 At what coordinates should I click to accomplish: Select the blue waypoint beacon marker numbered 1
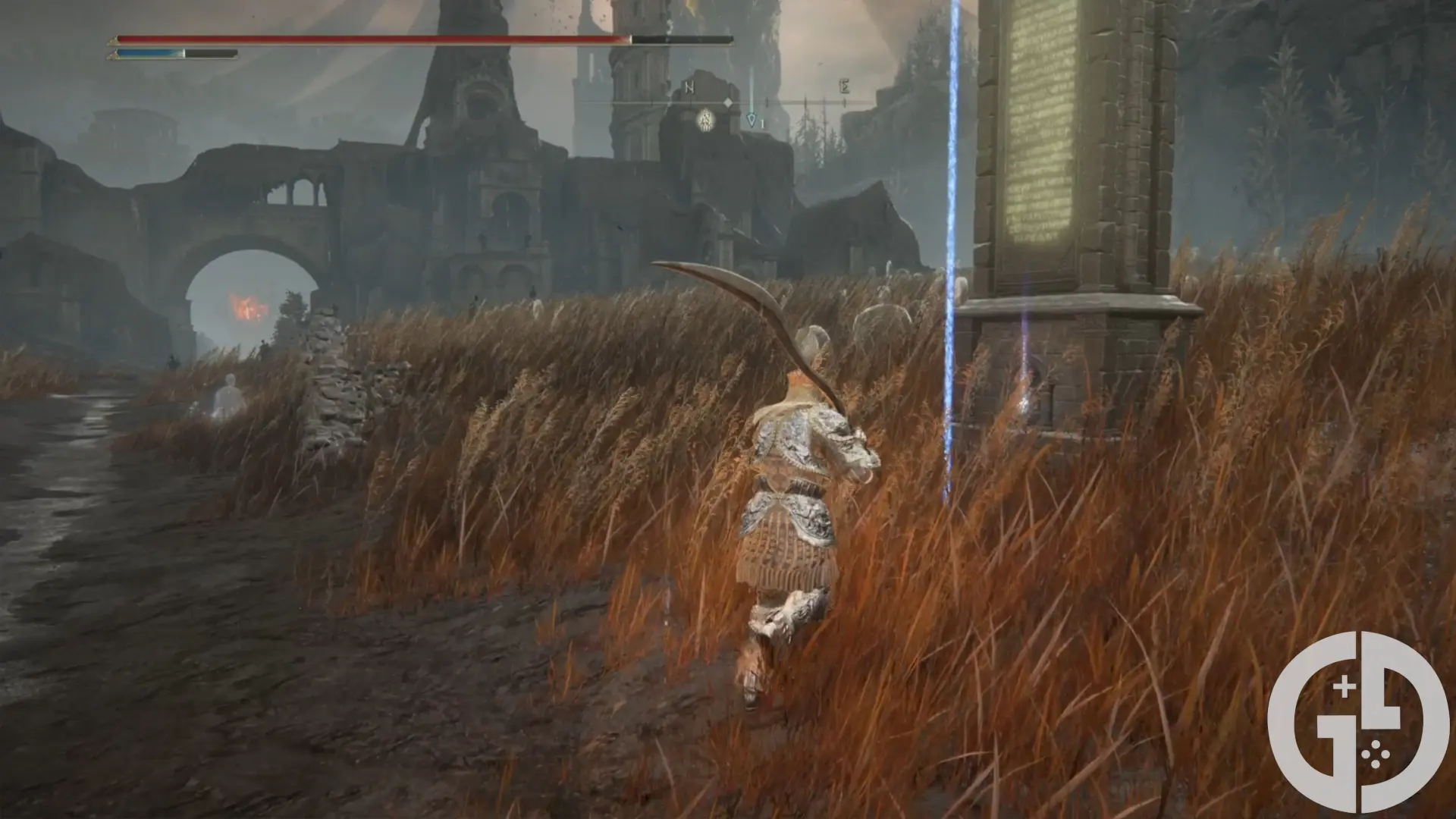click(x=752, y=120)
